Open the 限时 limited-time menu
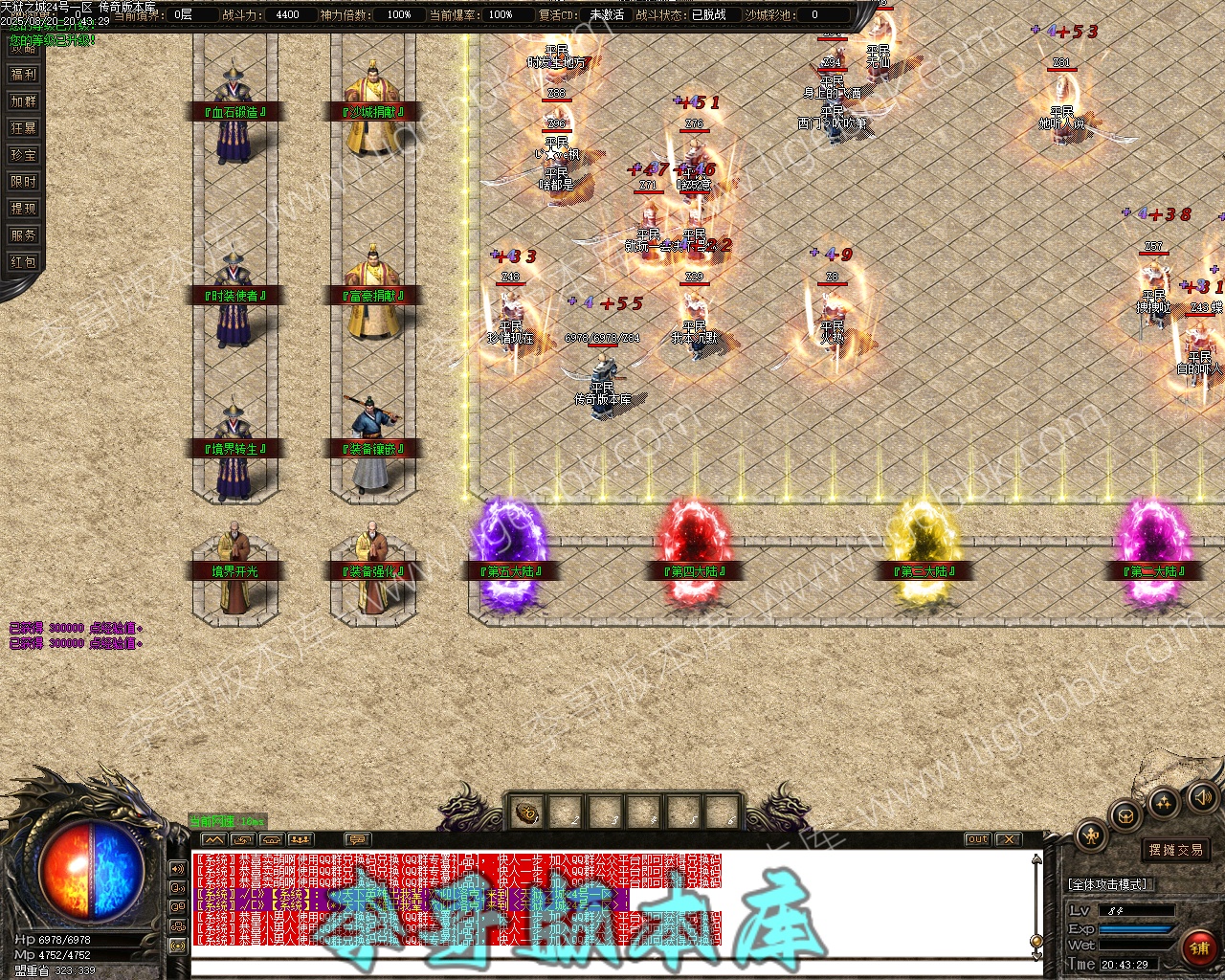Viewport: 1225px width, 980px height. pos(23,181)
